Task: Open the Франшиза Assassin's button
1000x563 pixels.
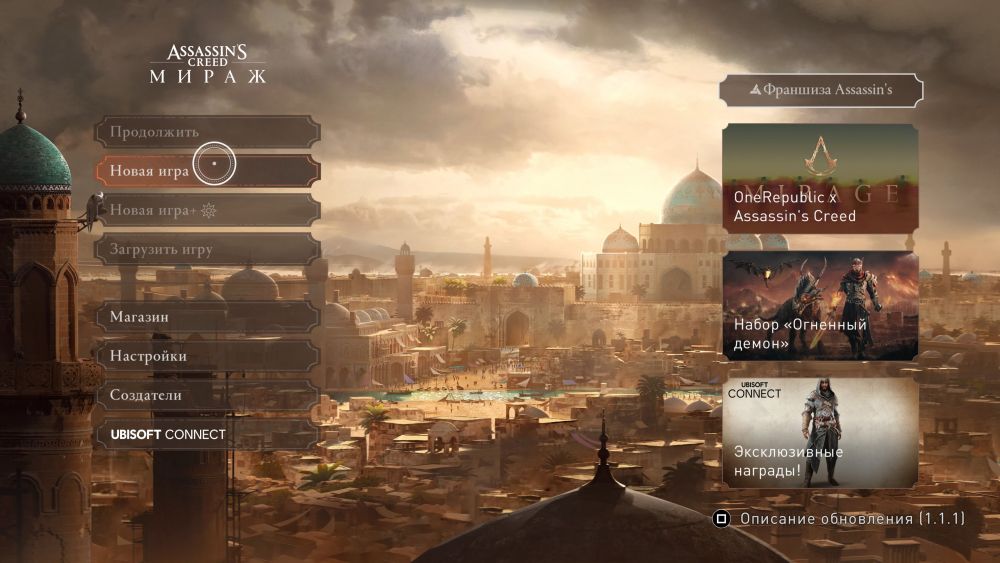Action: 821,90
